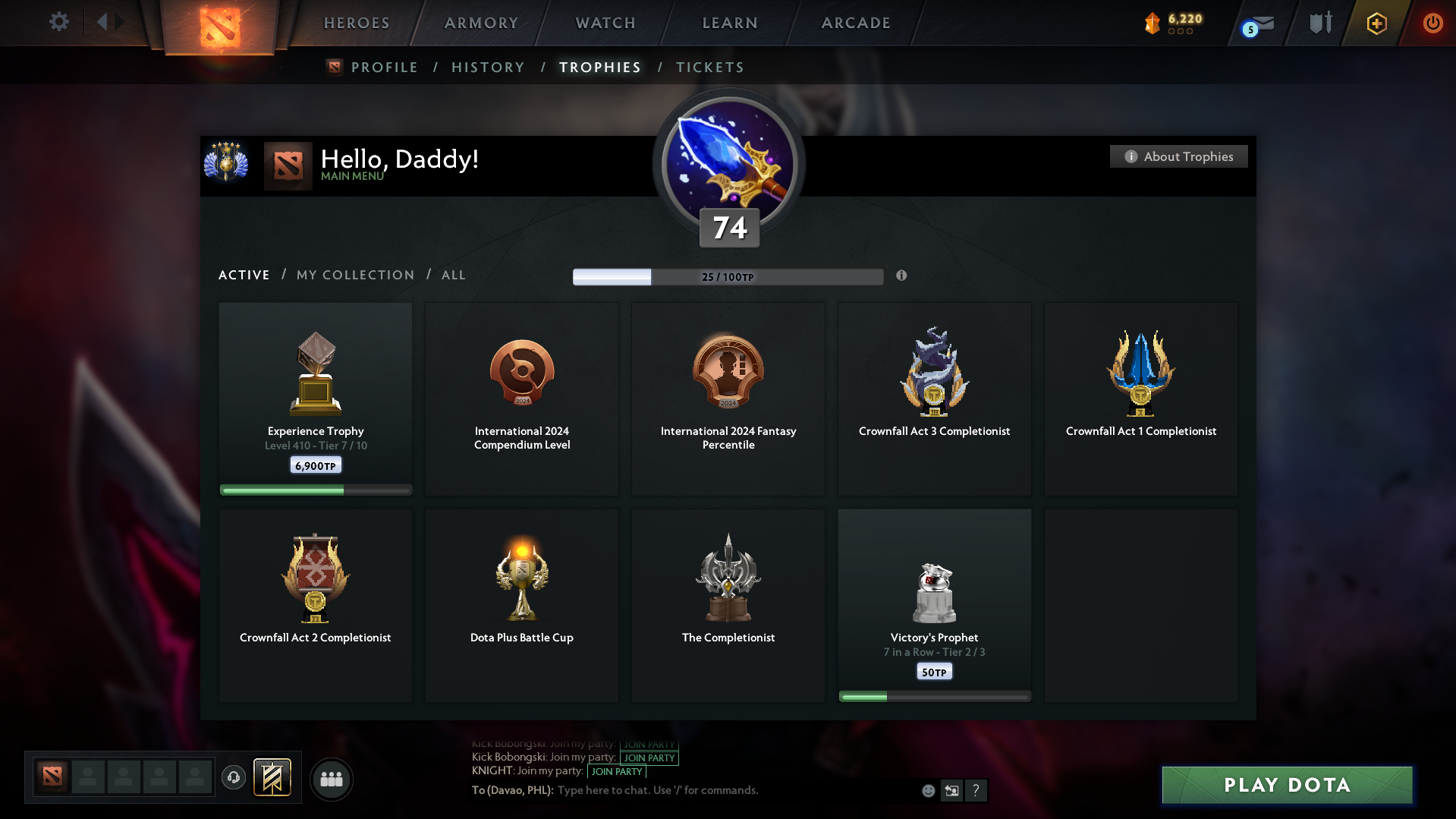
Task: Switch to the ALL trophy filter
Action: (x=453, y=275)
